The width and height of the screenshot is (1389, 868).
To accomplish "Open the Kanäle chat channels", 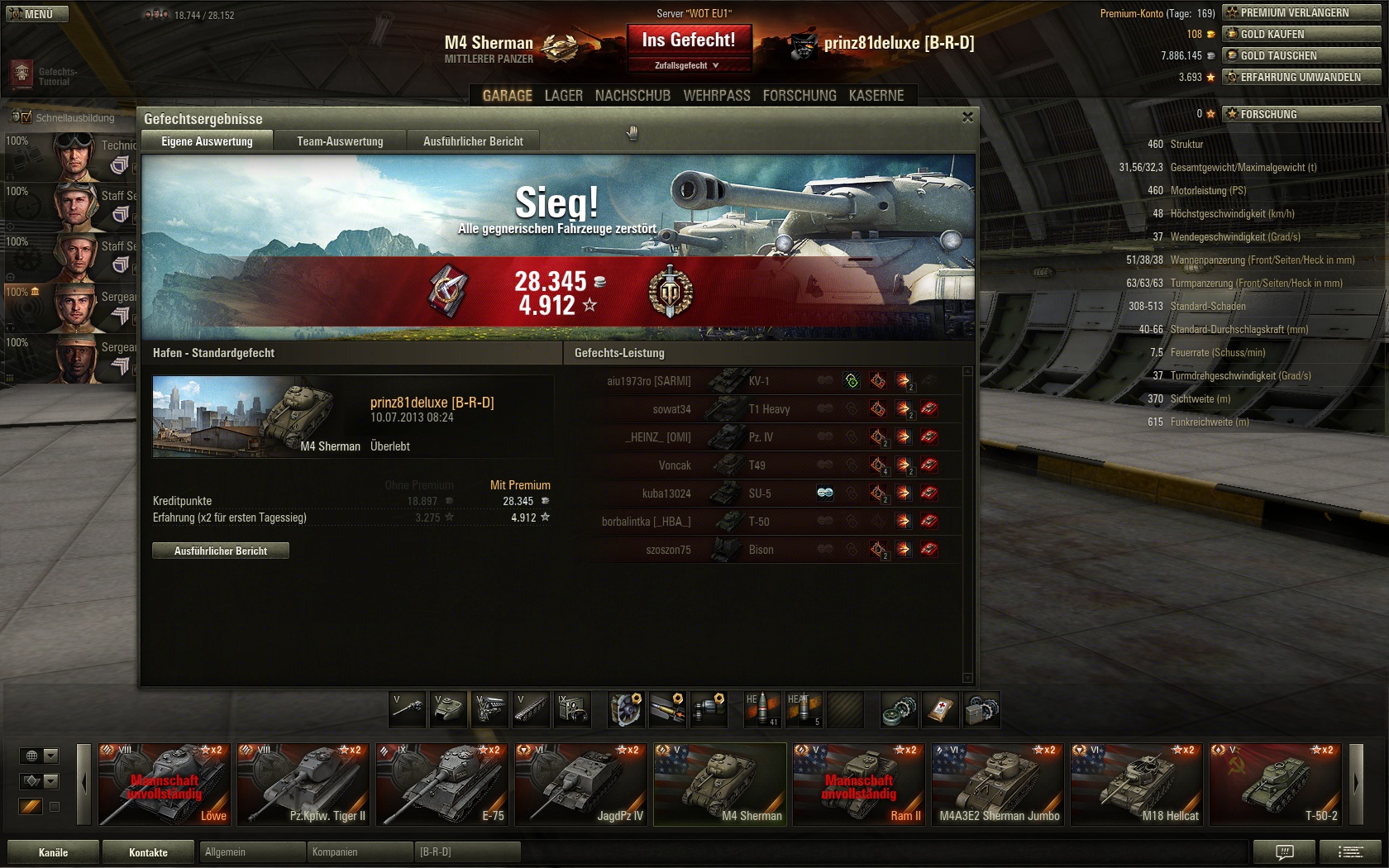I will coord(53,852).
